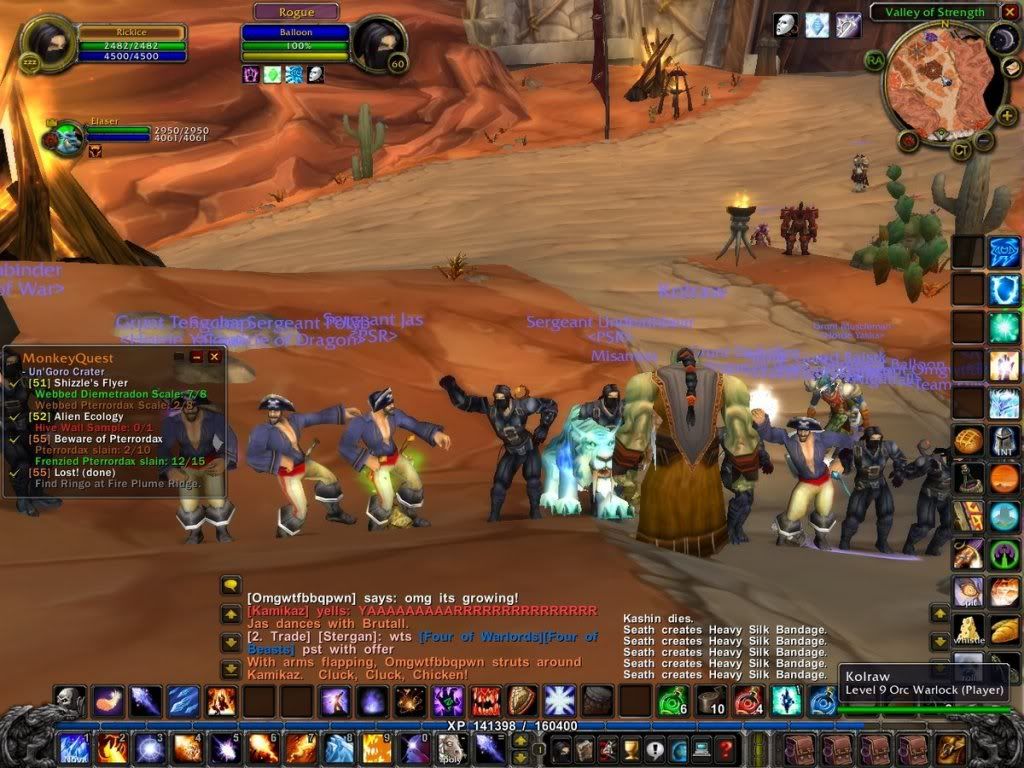Viewport: 1024px width, 768px height.
Task: Select Elaser's party member portrait
Action: 67,139
